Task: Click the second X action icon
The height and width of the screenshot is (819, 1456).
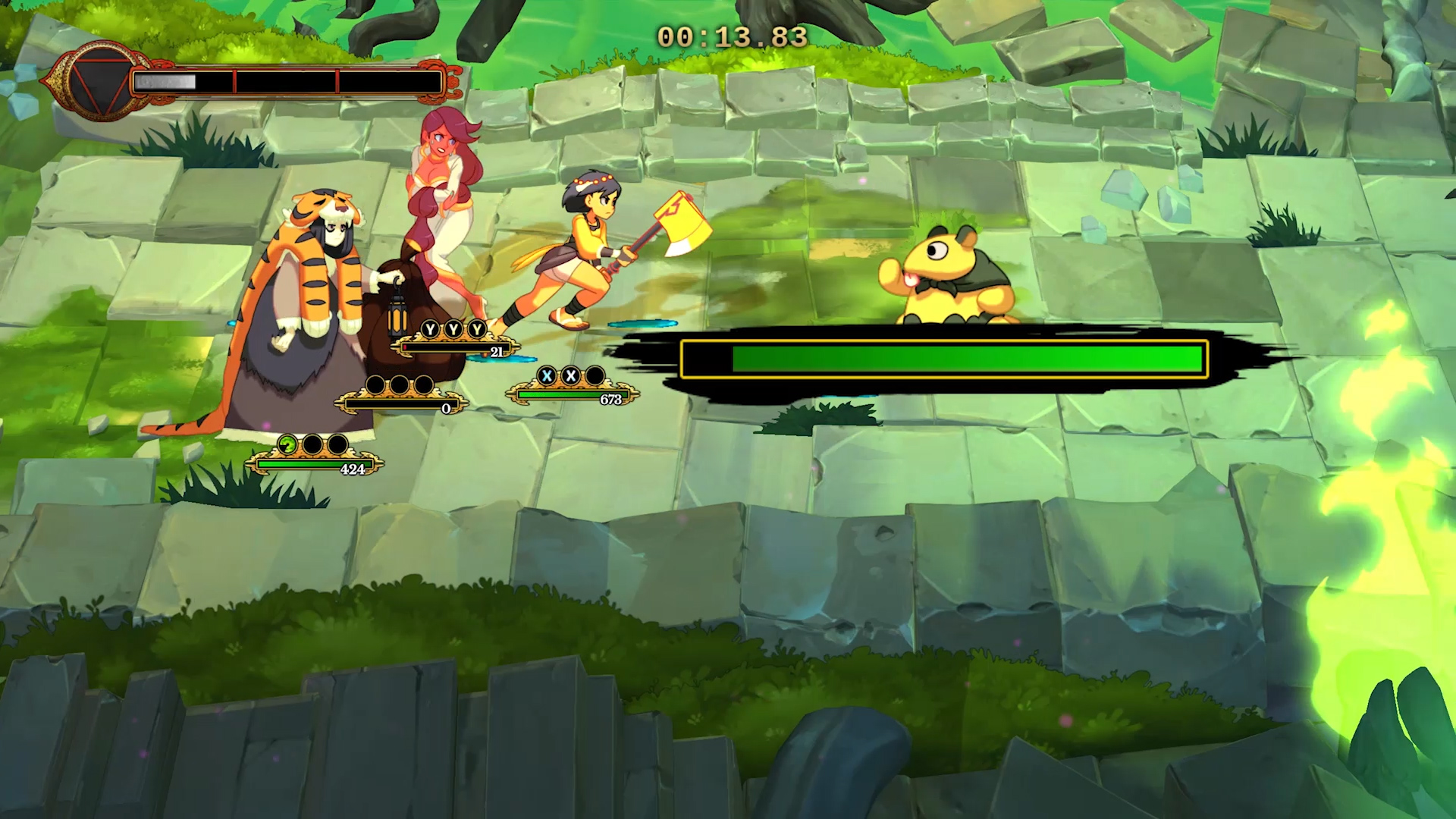Action: tap(570, 376)
